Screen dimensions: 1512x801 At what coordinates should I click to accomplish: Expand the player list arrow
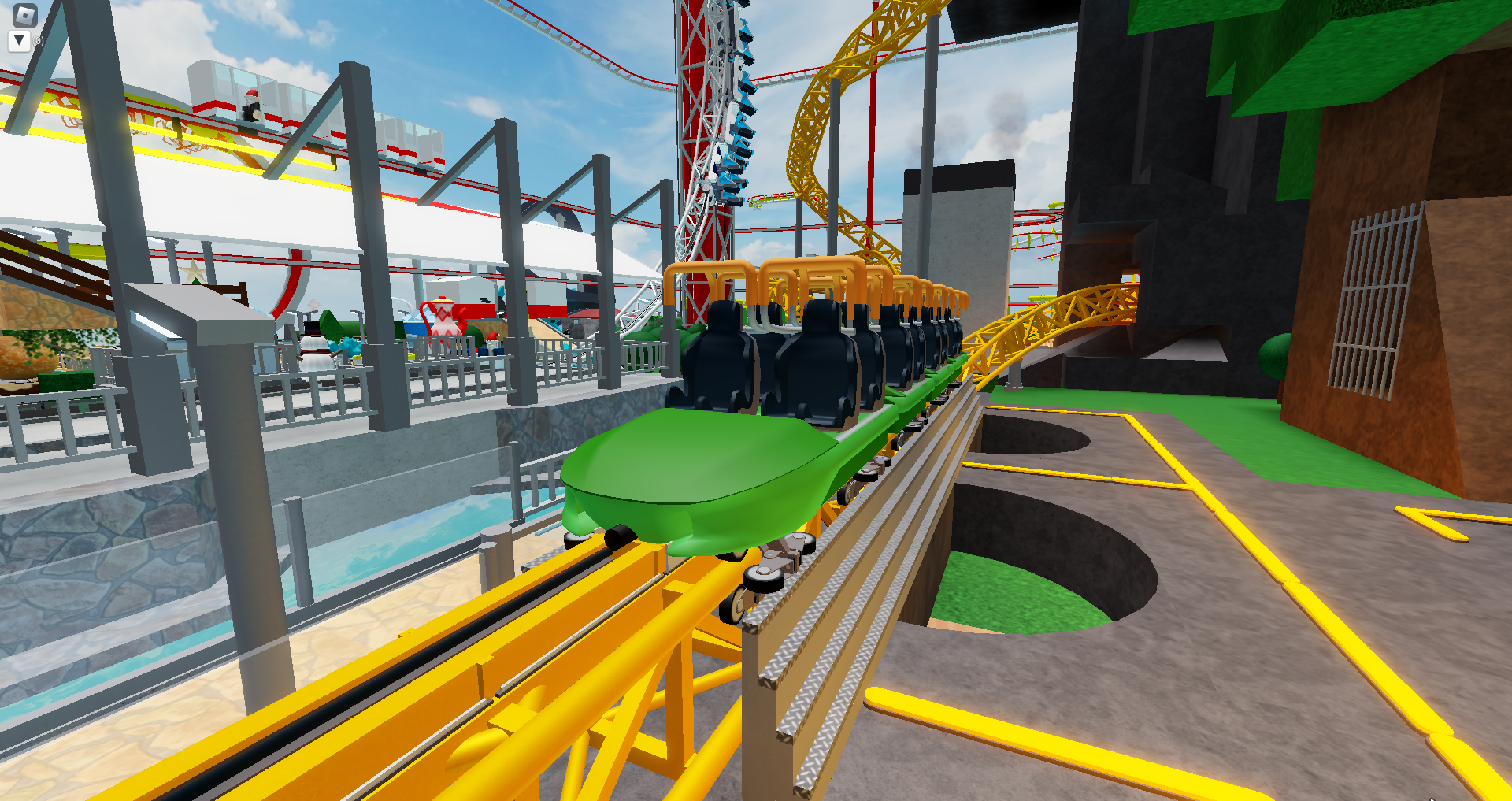coord(17,38)
